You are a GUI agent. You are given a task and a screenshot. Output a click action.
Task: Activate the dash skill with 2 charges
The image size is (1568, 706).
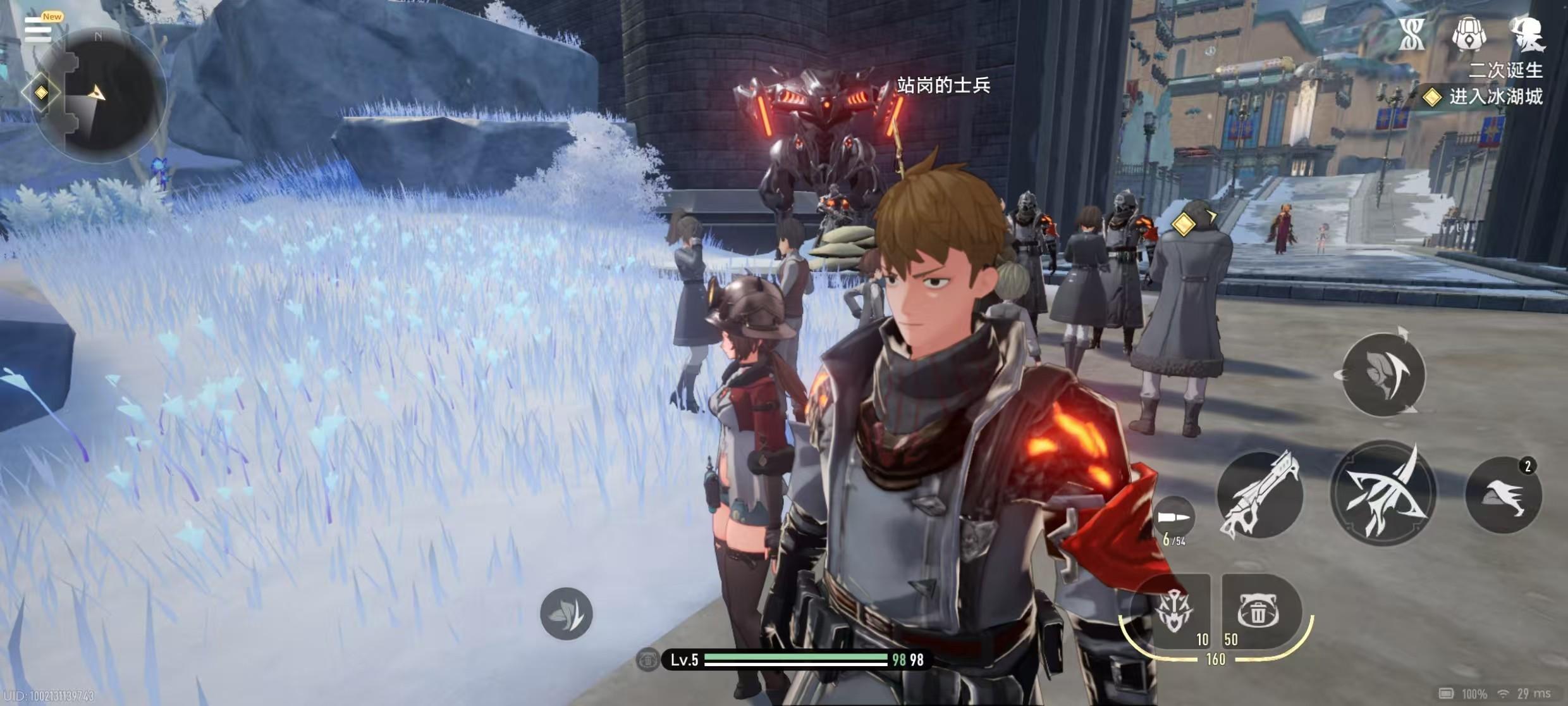1504,495
